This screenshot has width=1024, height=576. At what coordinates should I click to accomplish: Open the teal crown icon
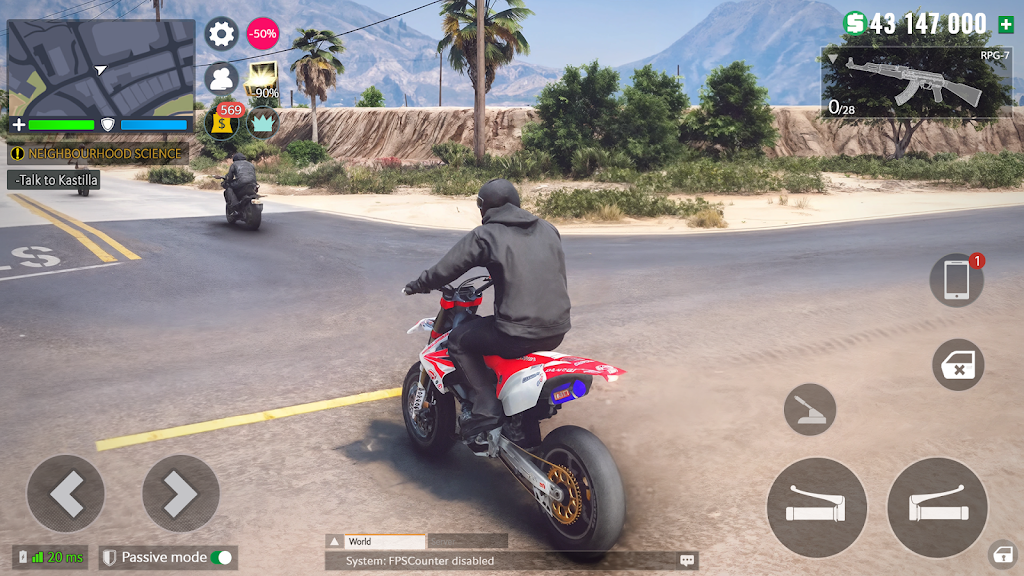coord(262,122)
